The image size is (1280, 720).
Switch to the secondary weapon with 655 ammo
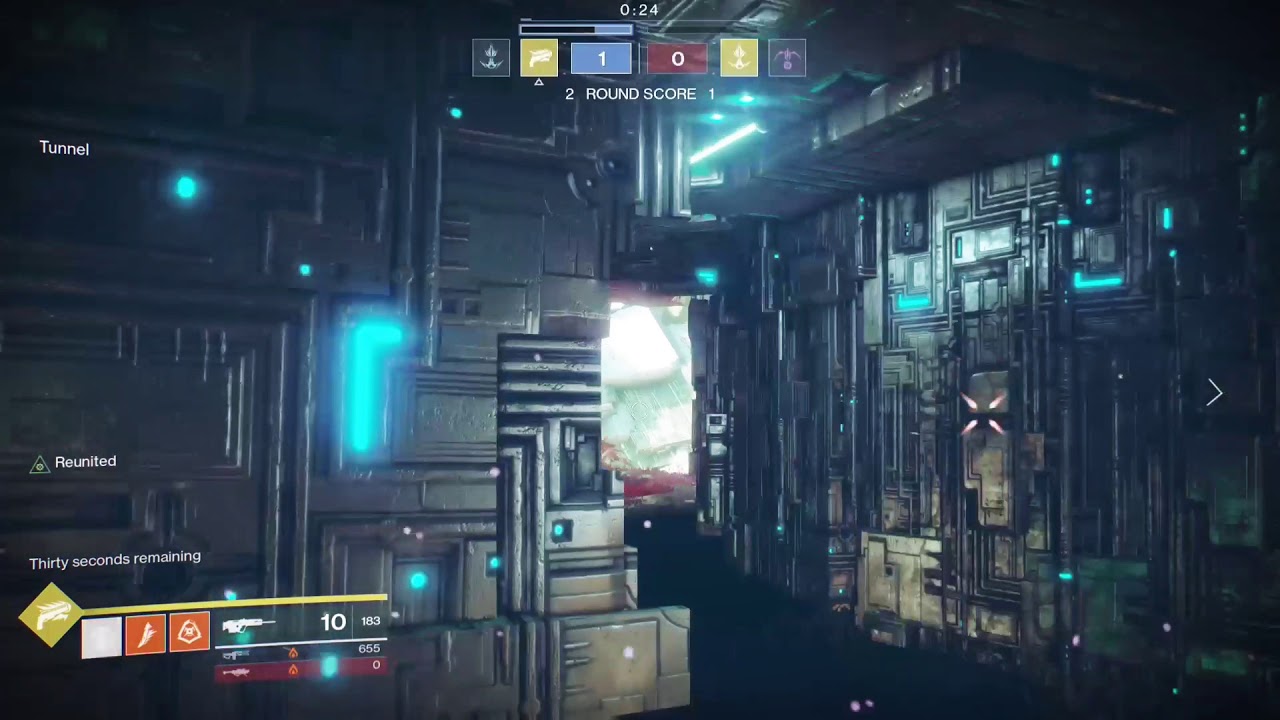pyautogui.click(x=236, y=653)
